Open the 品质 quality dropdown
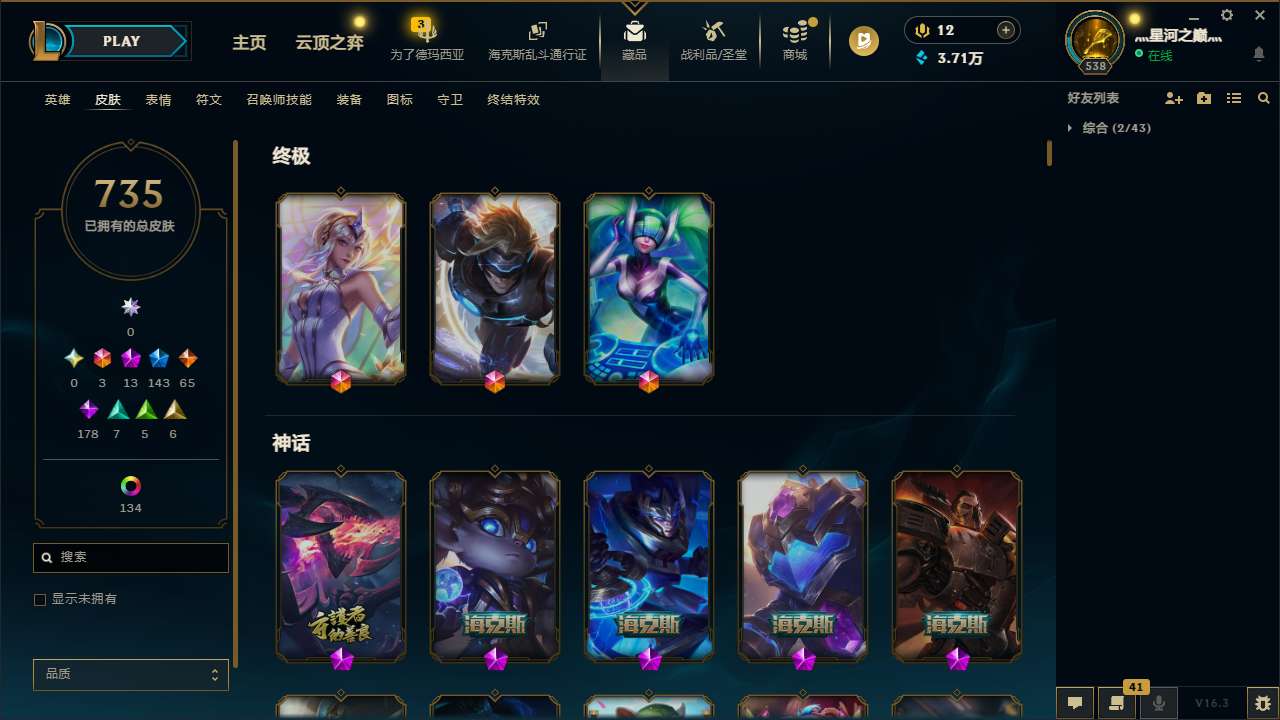 point(130,674)
